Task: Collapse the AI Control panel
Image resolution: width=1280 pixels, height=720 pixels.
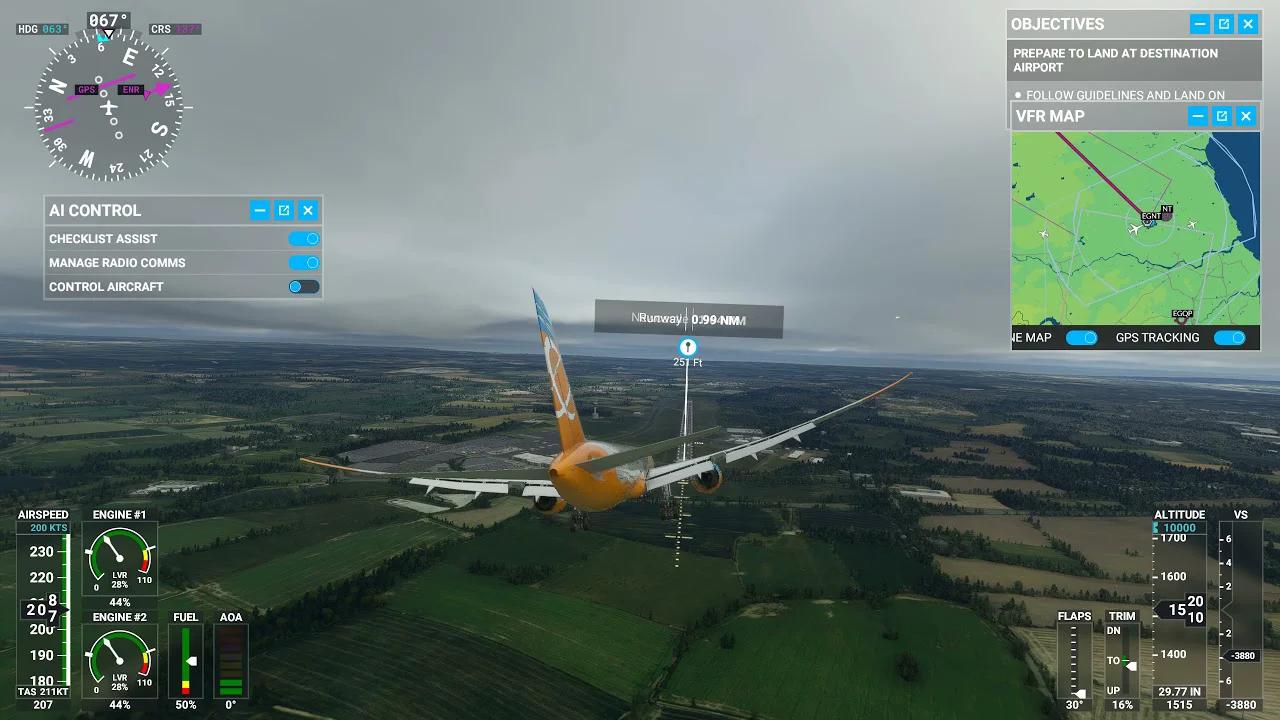Action: point(259,210)
